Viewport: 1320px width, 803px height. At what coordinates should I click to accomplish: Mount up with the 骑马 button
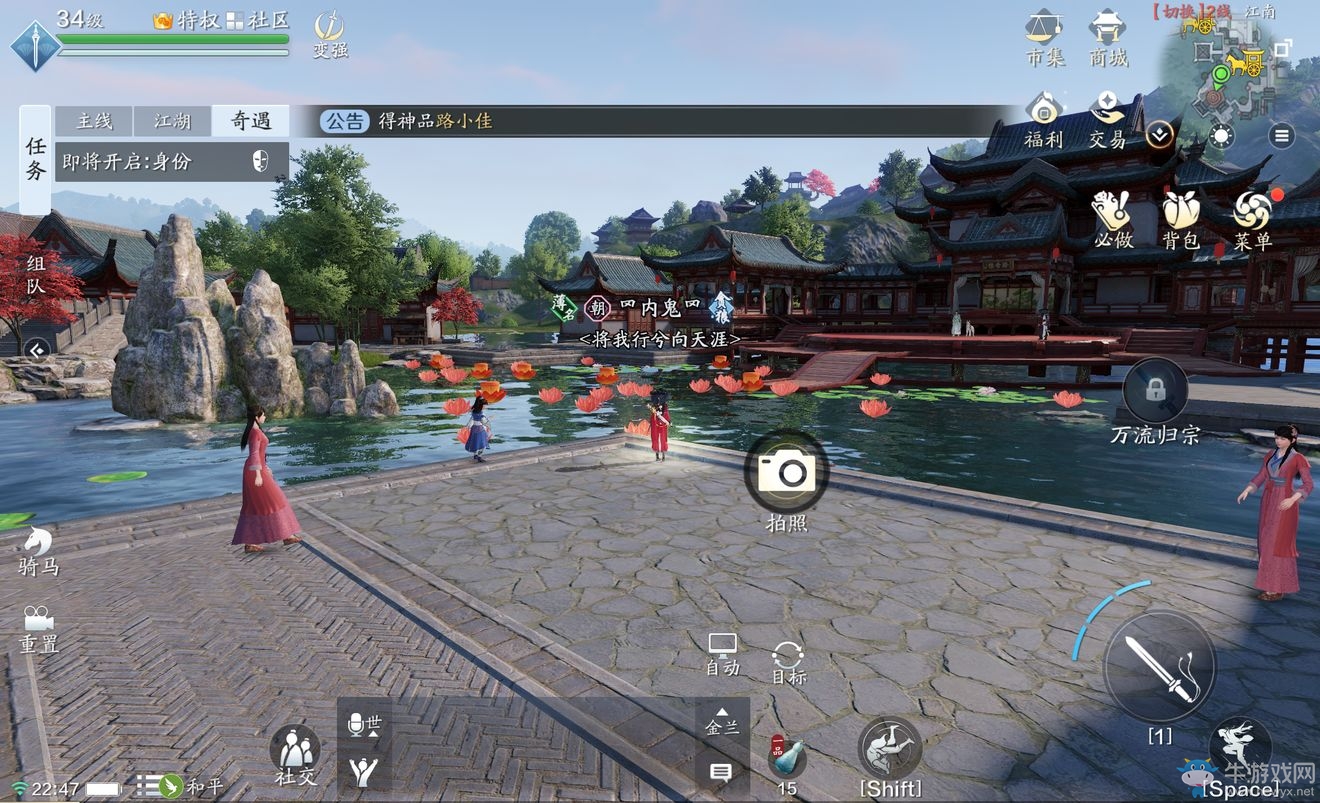pos(39,551)
